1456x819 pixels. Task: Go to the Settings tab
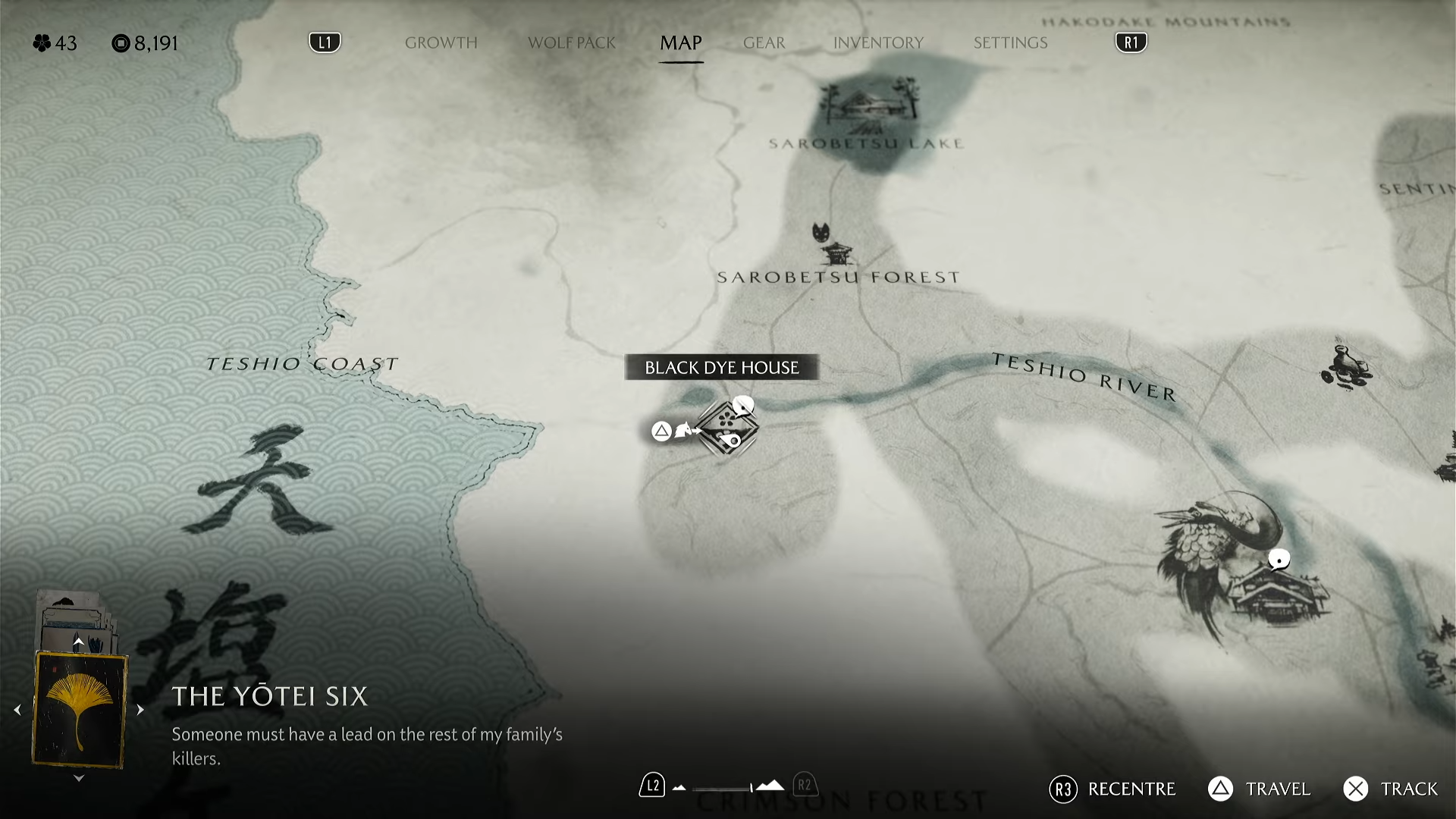(1010, 43)
